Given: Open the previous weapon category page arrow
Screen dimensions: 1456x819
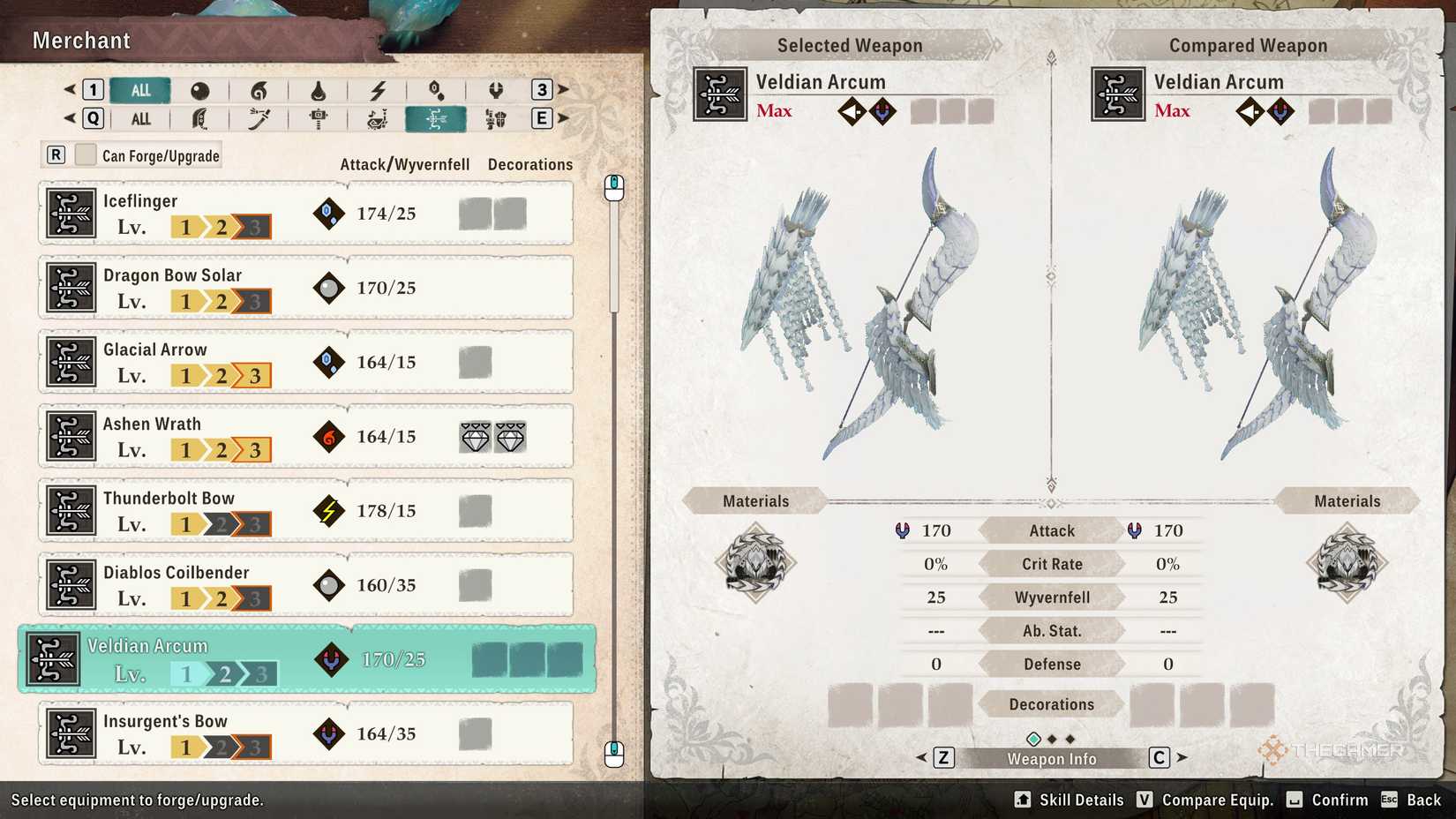Looking at the screenshot, I should point(68,118).
